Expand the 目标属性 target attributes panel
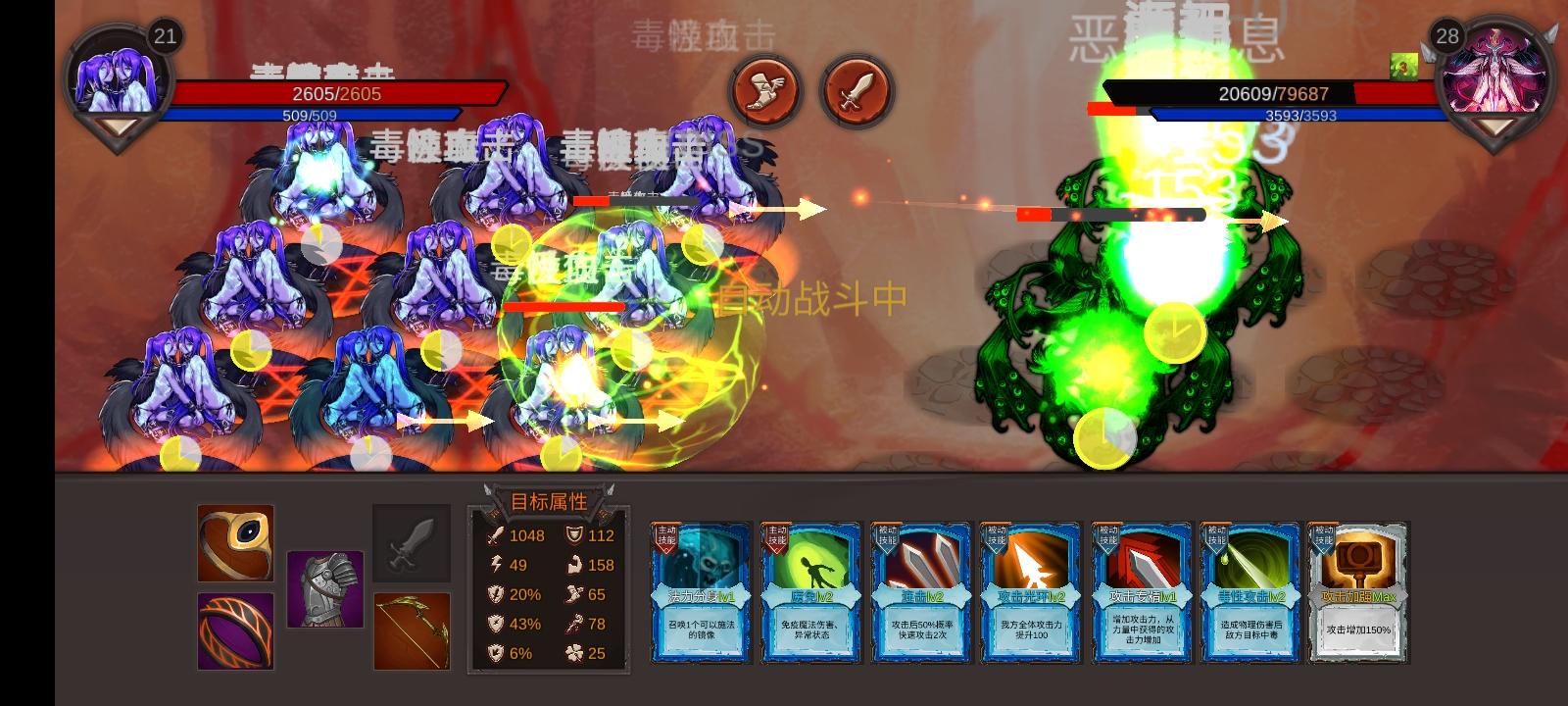This screenshot has height=706, width=1568. coord(547,502)
